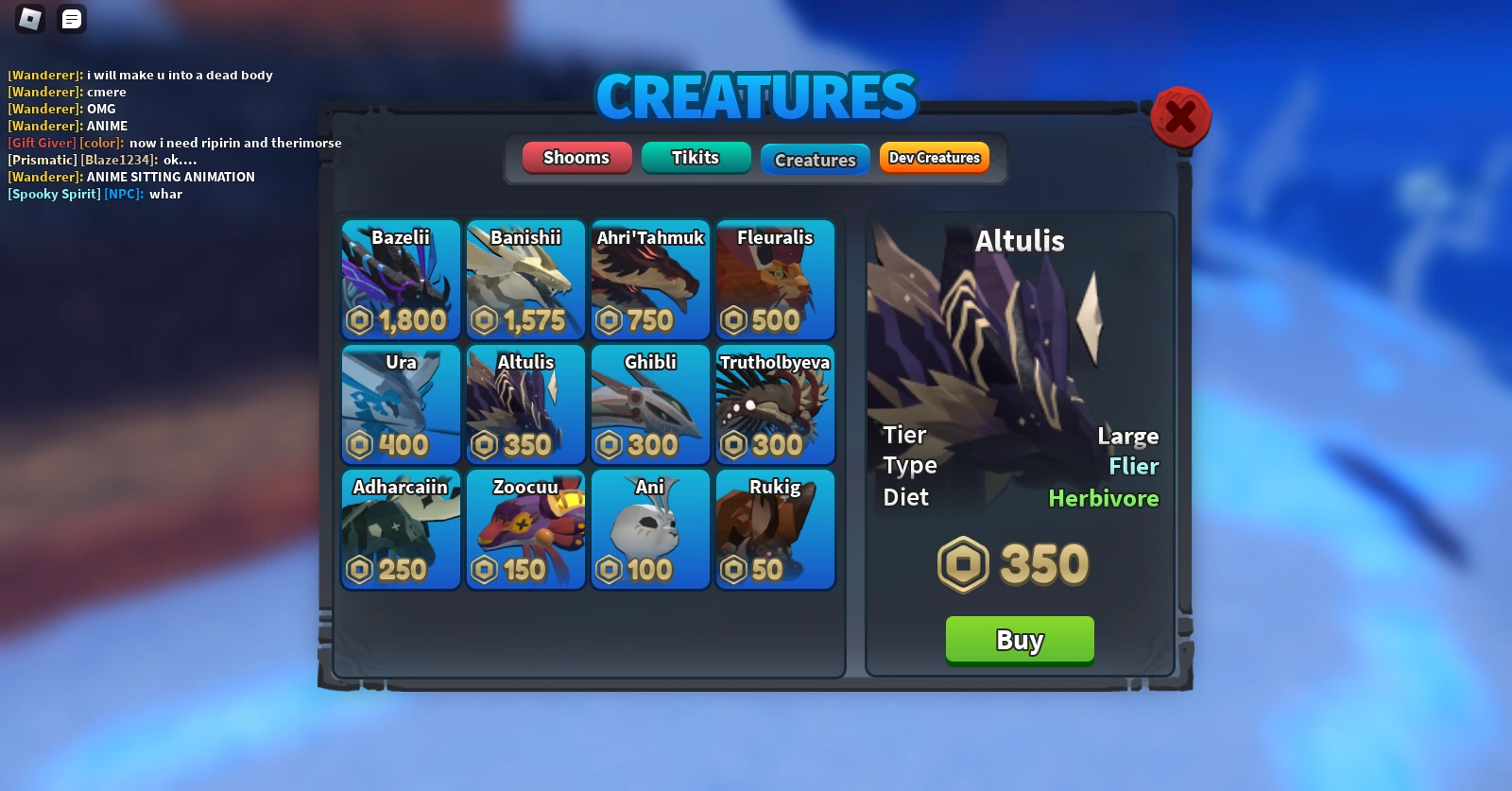The width and height of the screenshot is (1512, 791).
Task: Open the Ahri'Tahmuk creature details
Action: pyautogui.click(x=650, y=280)
